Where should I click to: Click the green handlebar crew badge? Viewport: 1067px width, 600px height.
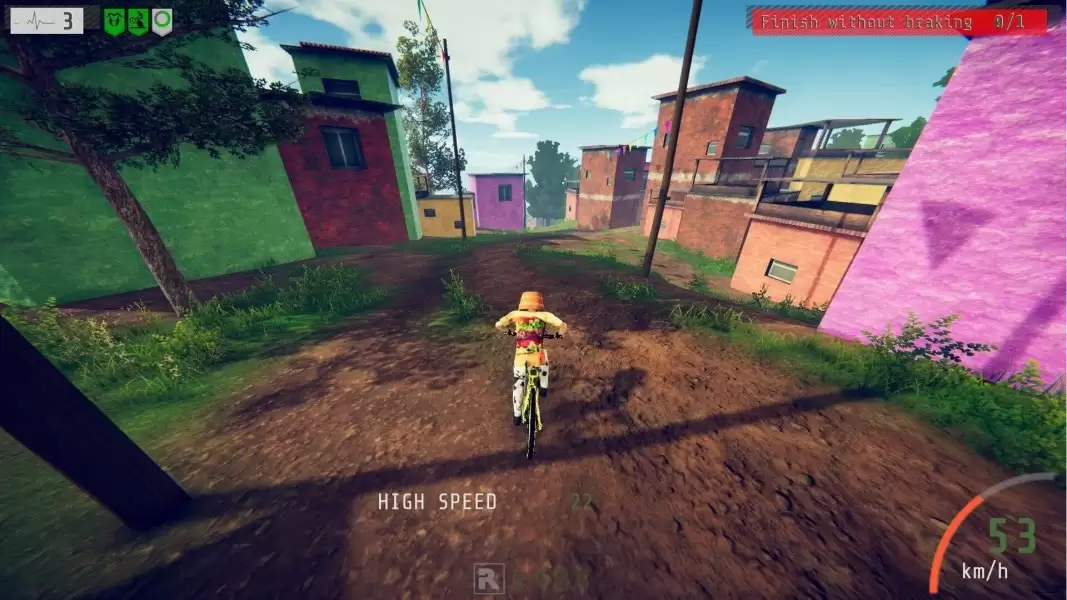(114, 21)
